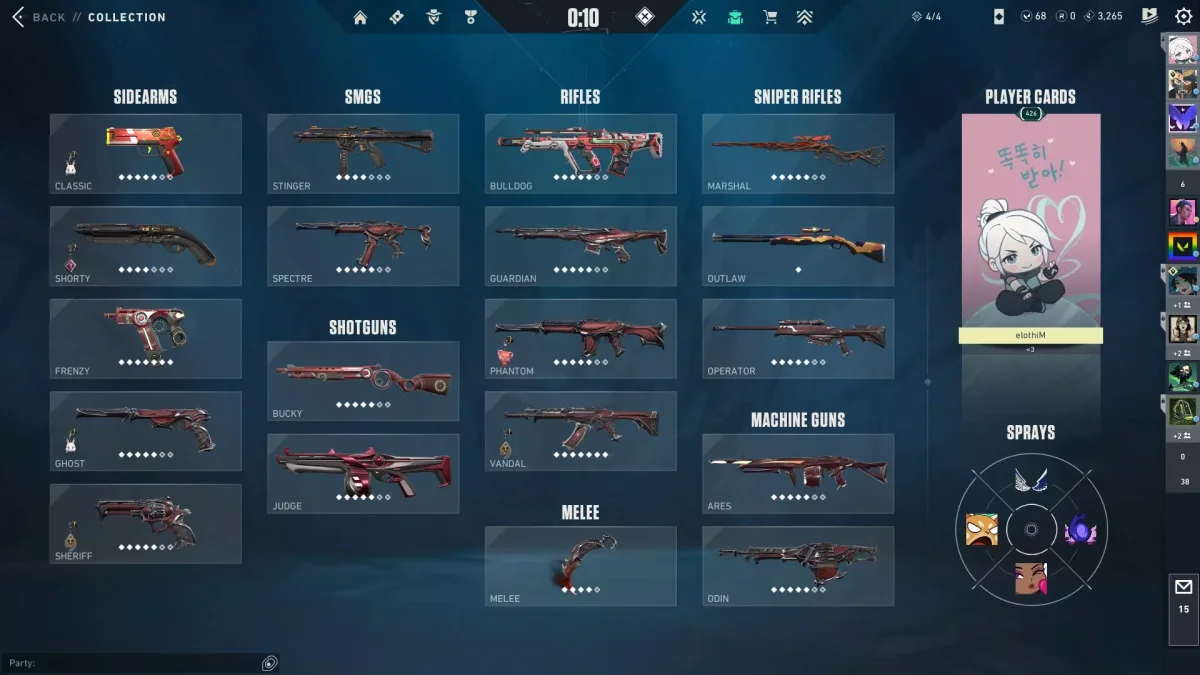1200x675 pixels.
Task: Select the Classic sidearm slot
Action: [146, 153]
